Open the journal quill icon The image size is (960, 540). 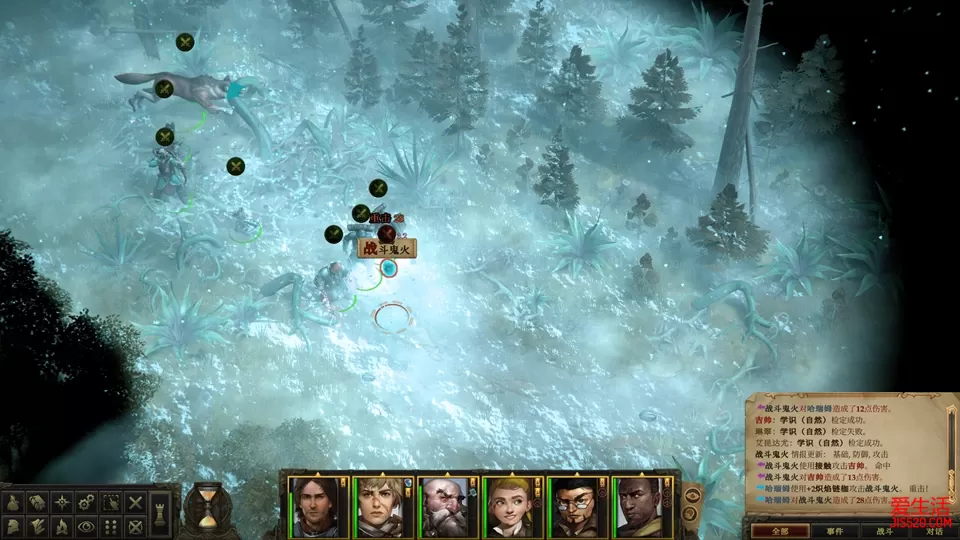(36, 526)
